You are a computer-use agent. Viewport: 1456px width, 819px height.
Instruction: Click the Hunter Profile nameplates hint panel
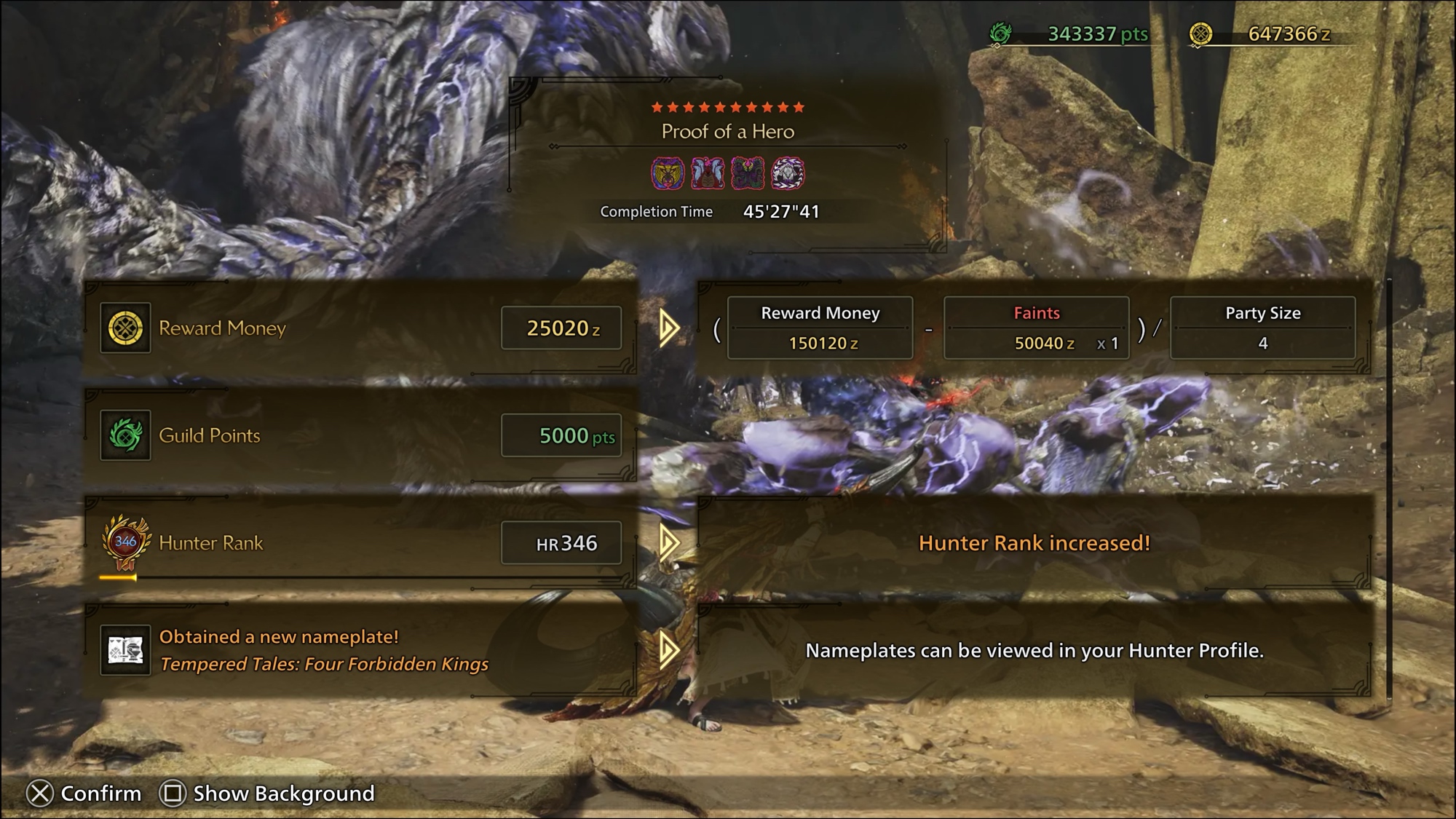(1034, 650)
